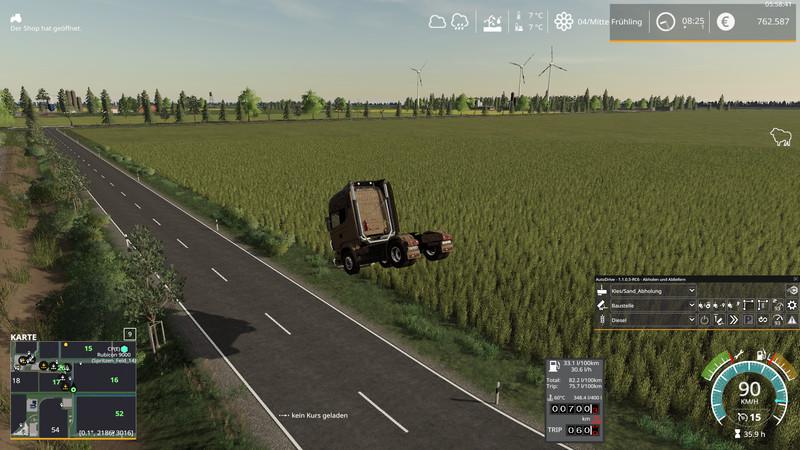The image size is (800, 450).
Task: Click the Euro money icon
Action: tap(725, 21)
